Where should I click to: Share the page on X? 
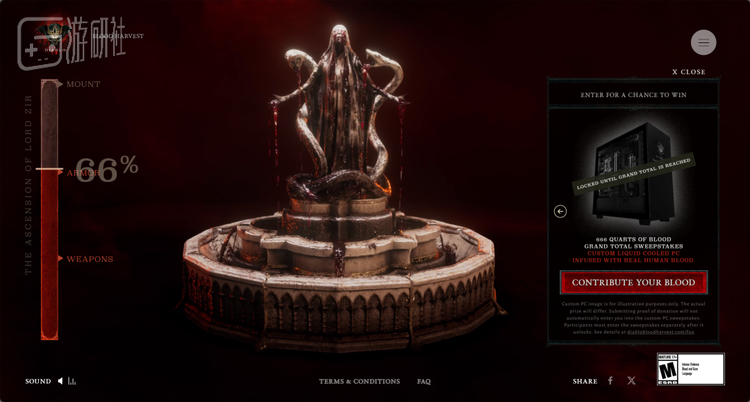click(631, 381)
